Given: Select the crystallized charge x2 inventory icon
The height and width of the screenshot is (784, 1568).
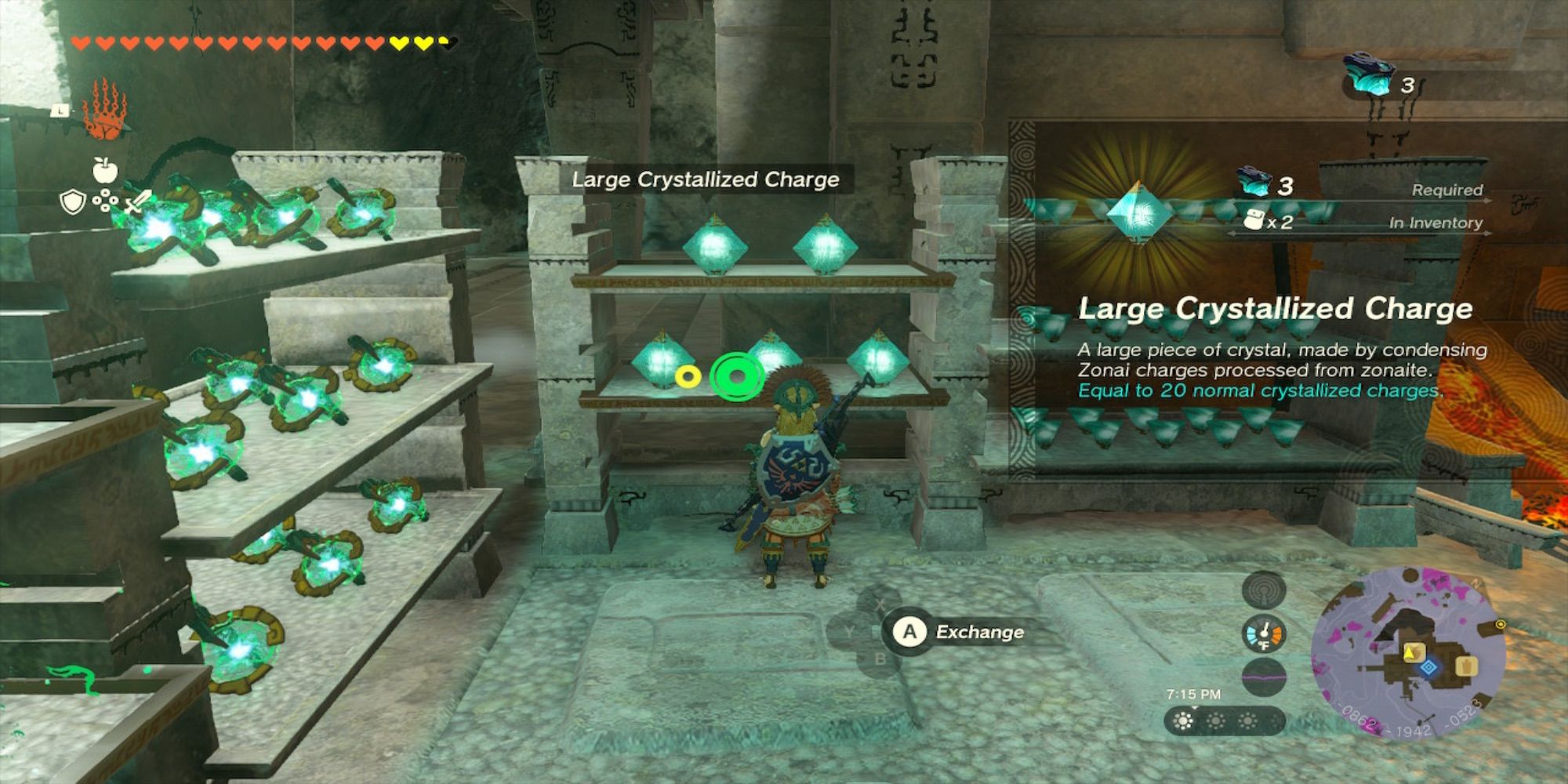Looking at the screenshot, I should click(x=1252, y=218).
